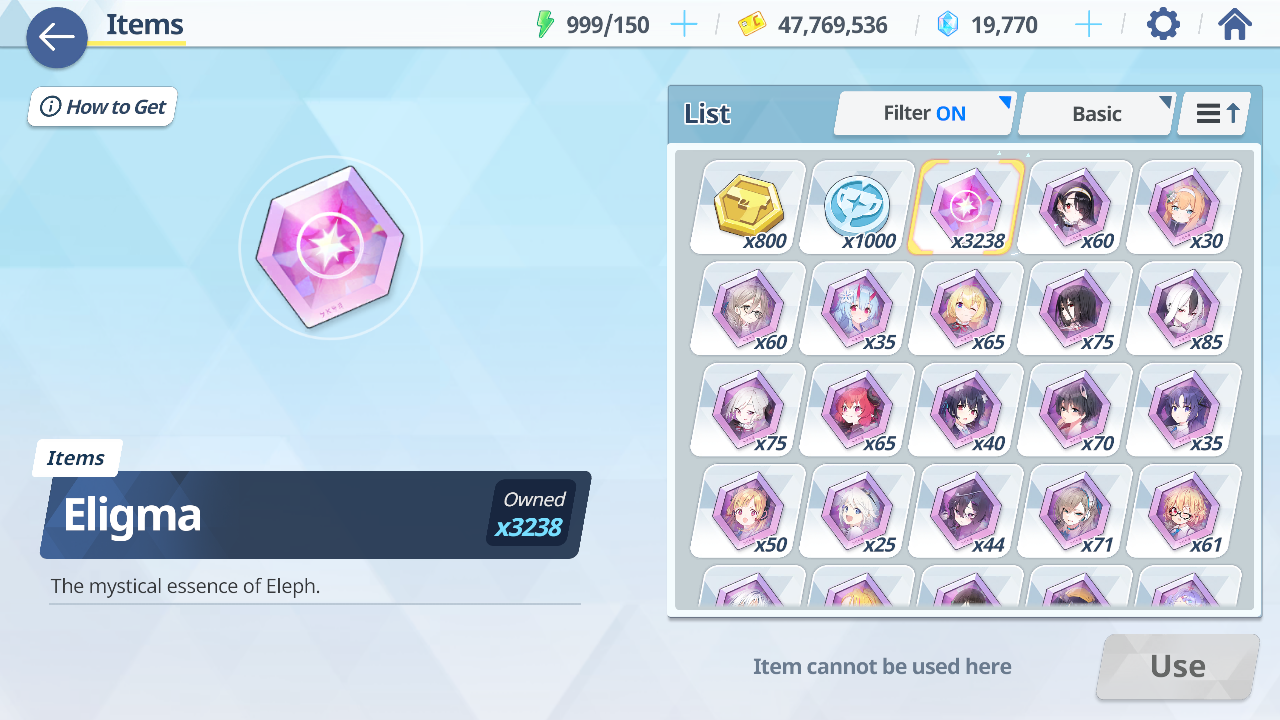
Task: Pick the eleph slot showing x44
Action: click(x=967, y=510)
